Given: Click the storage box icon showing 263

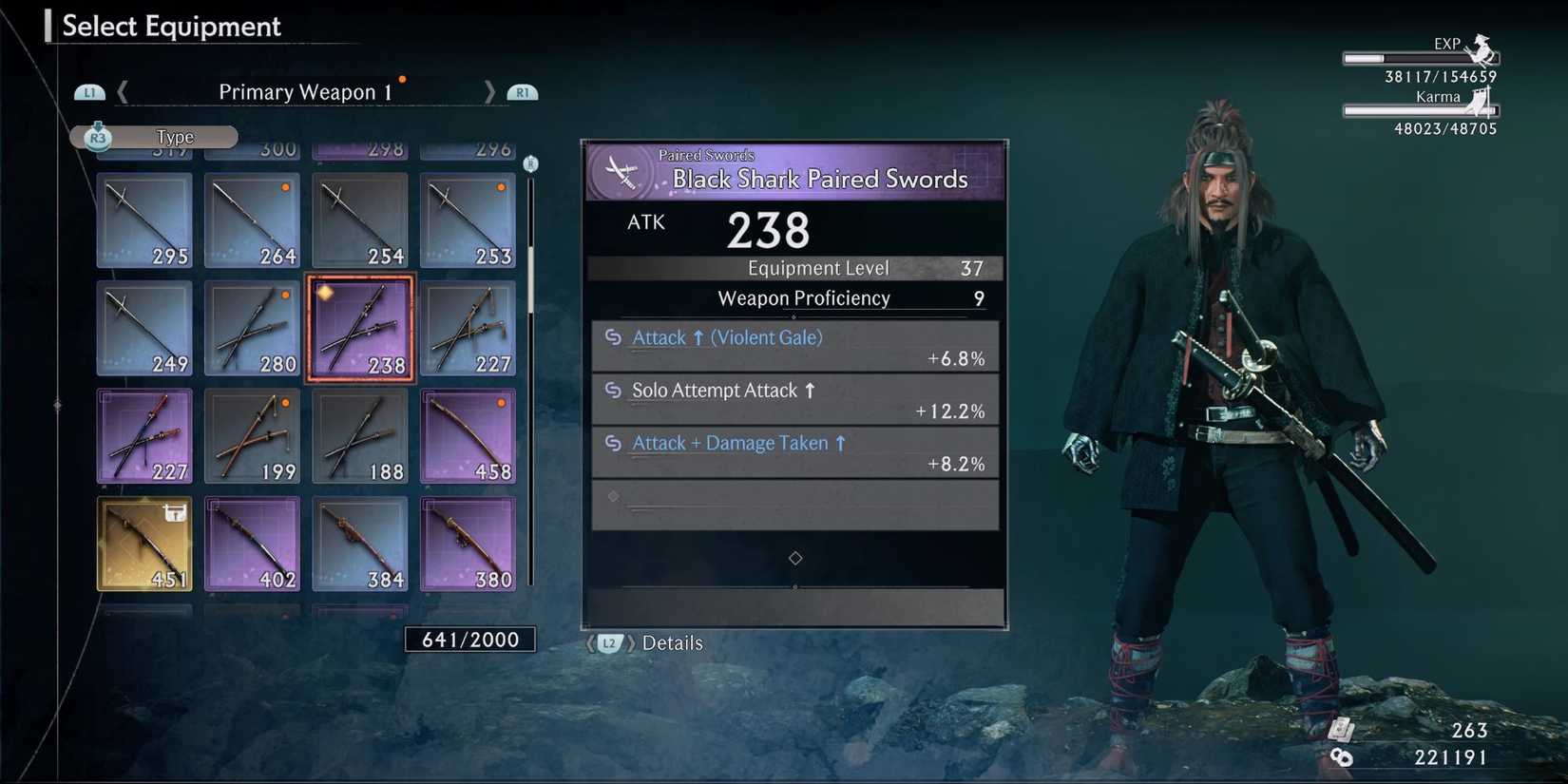Looking at the screenshot, I should tap(1341, 730).
